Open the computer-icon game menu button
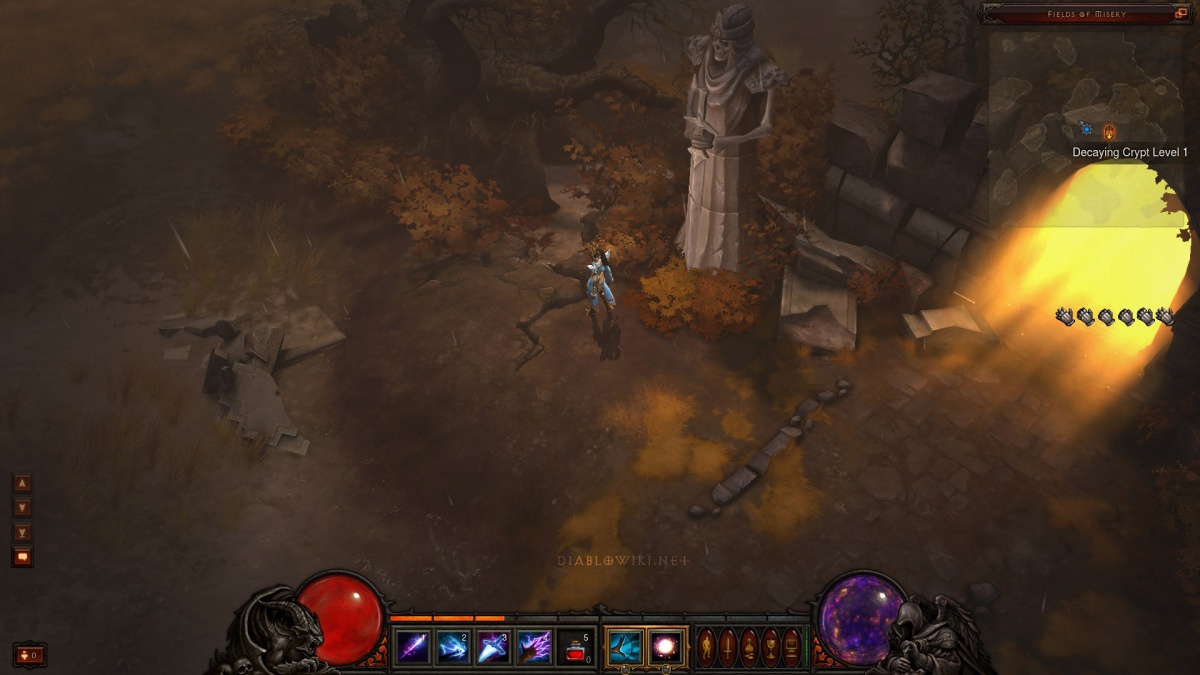Screen dimensions: 1200x675 click(791, 647)
